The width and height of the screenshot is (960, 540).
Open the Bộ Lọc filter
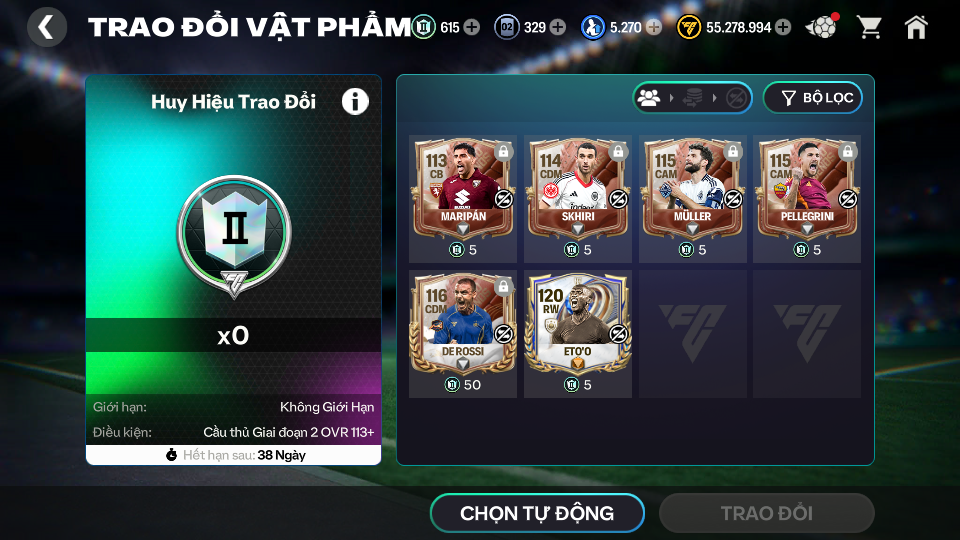(x=812, y=98)
